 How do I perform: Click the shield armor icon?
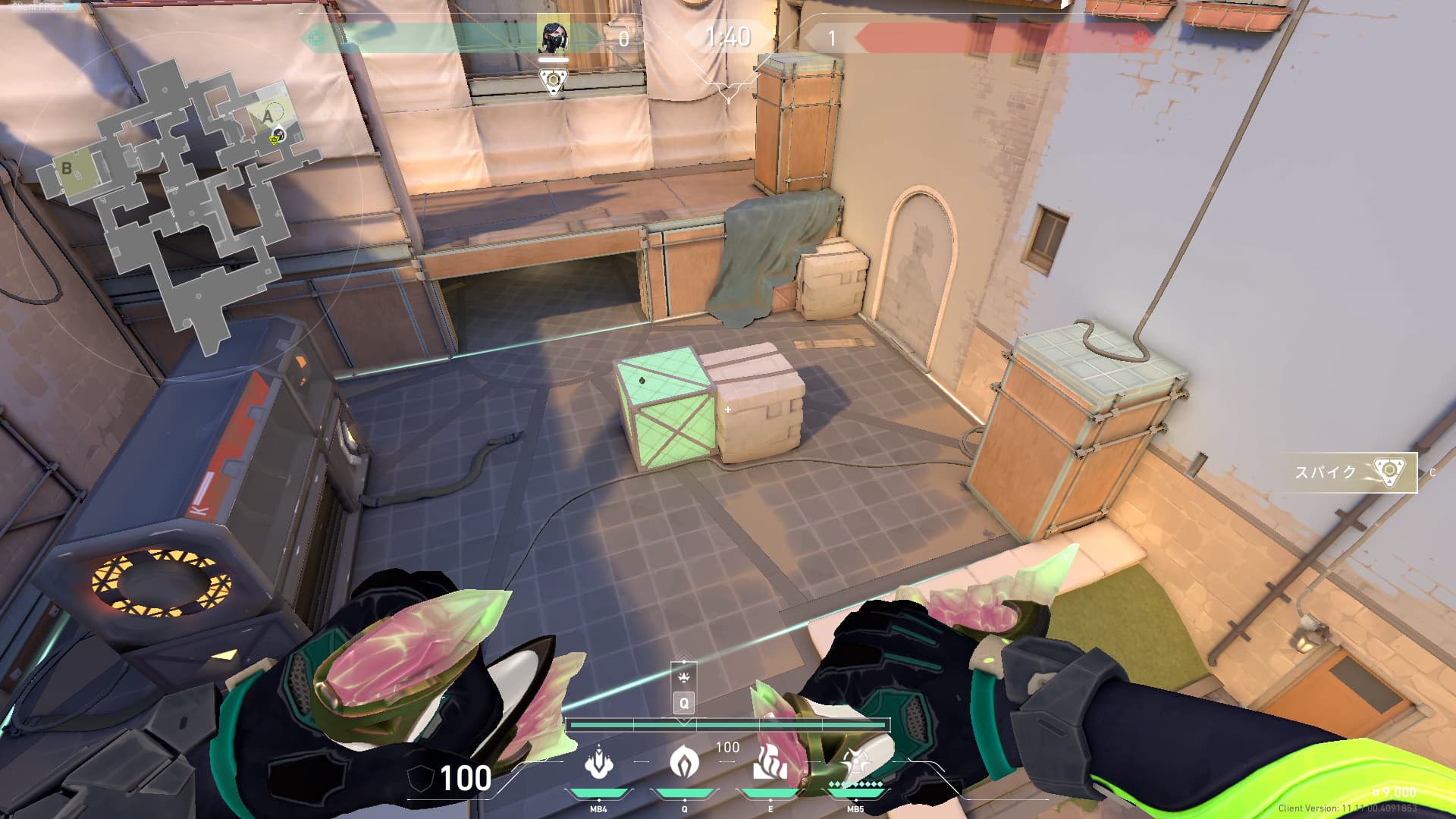(421, 779)
